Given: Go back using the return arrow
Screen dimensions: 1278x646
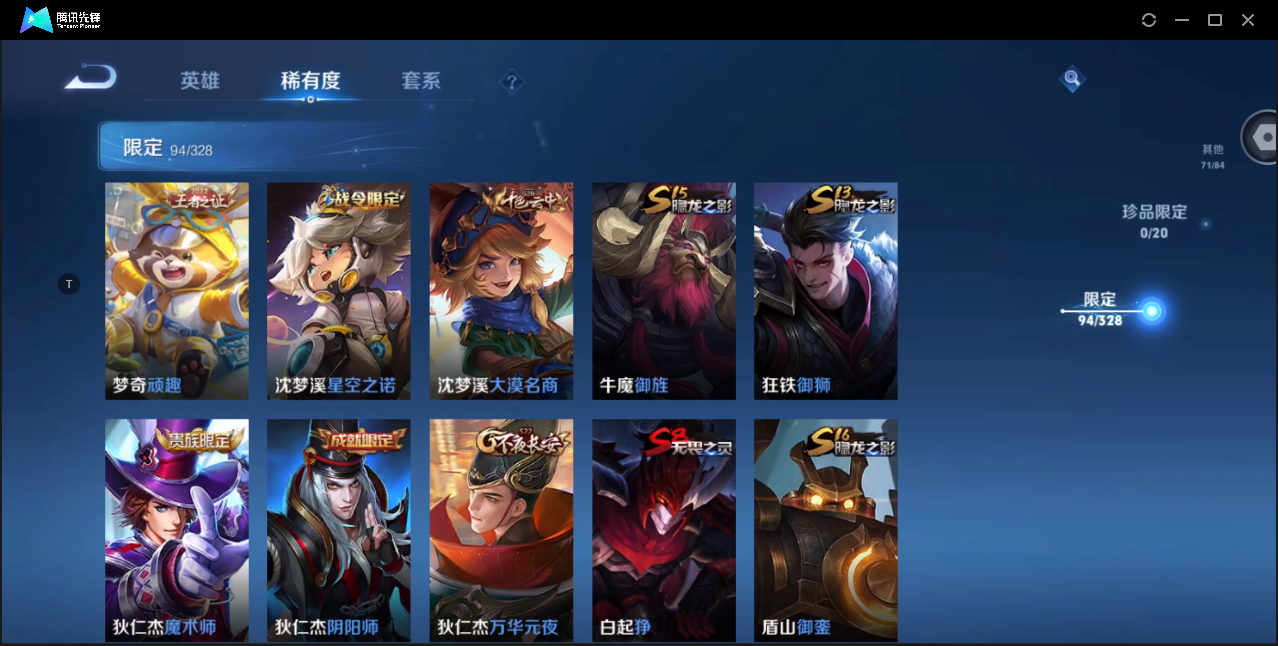Looking at the screenshot, I should 91,78.
